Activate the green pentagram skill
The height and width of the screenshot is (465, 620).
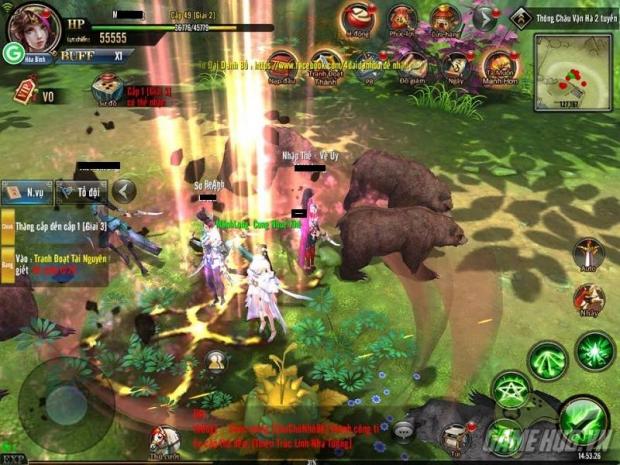tap(511, 393)
